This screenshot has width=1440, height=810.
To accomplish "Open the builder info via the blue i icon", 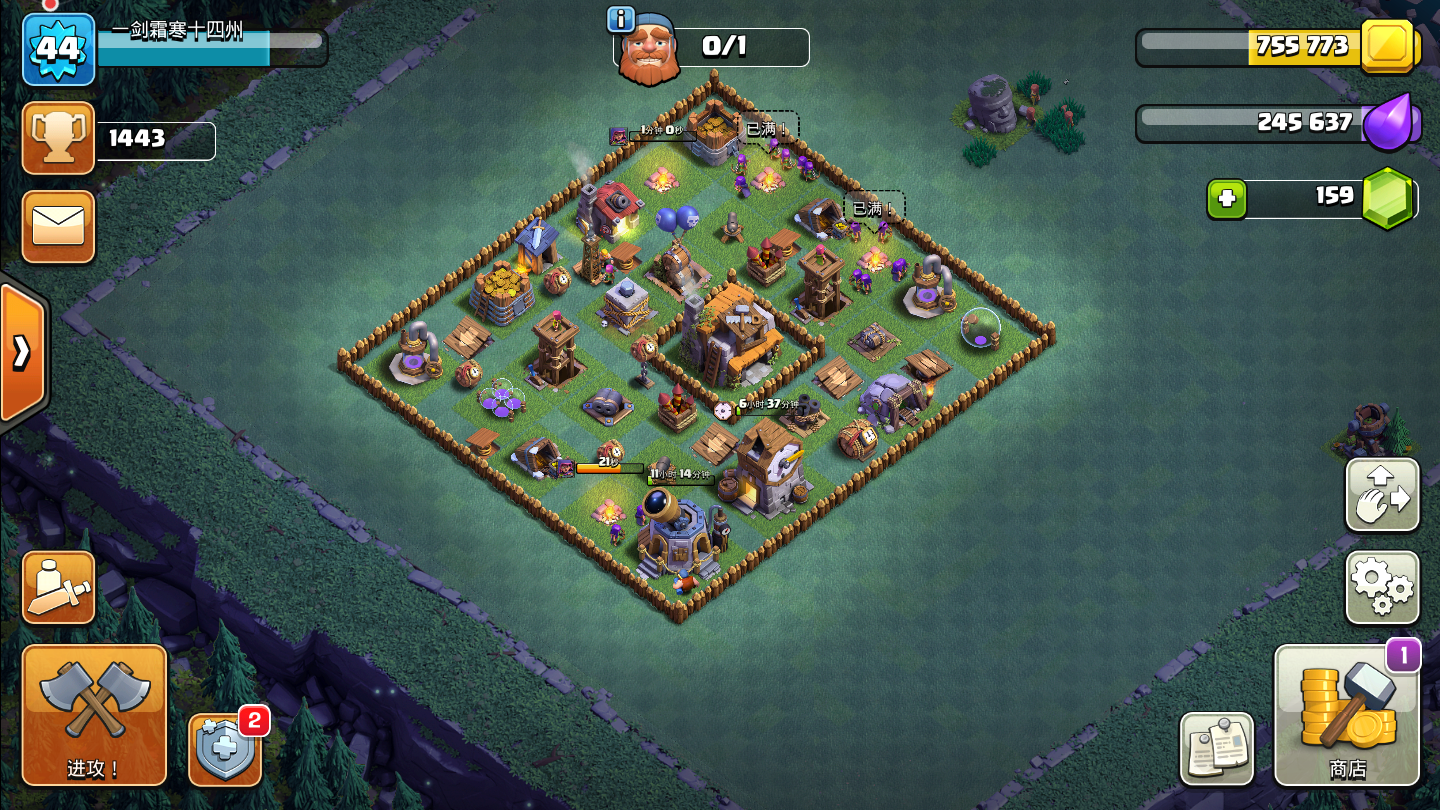I will point(619,18).
